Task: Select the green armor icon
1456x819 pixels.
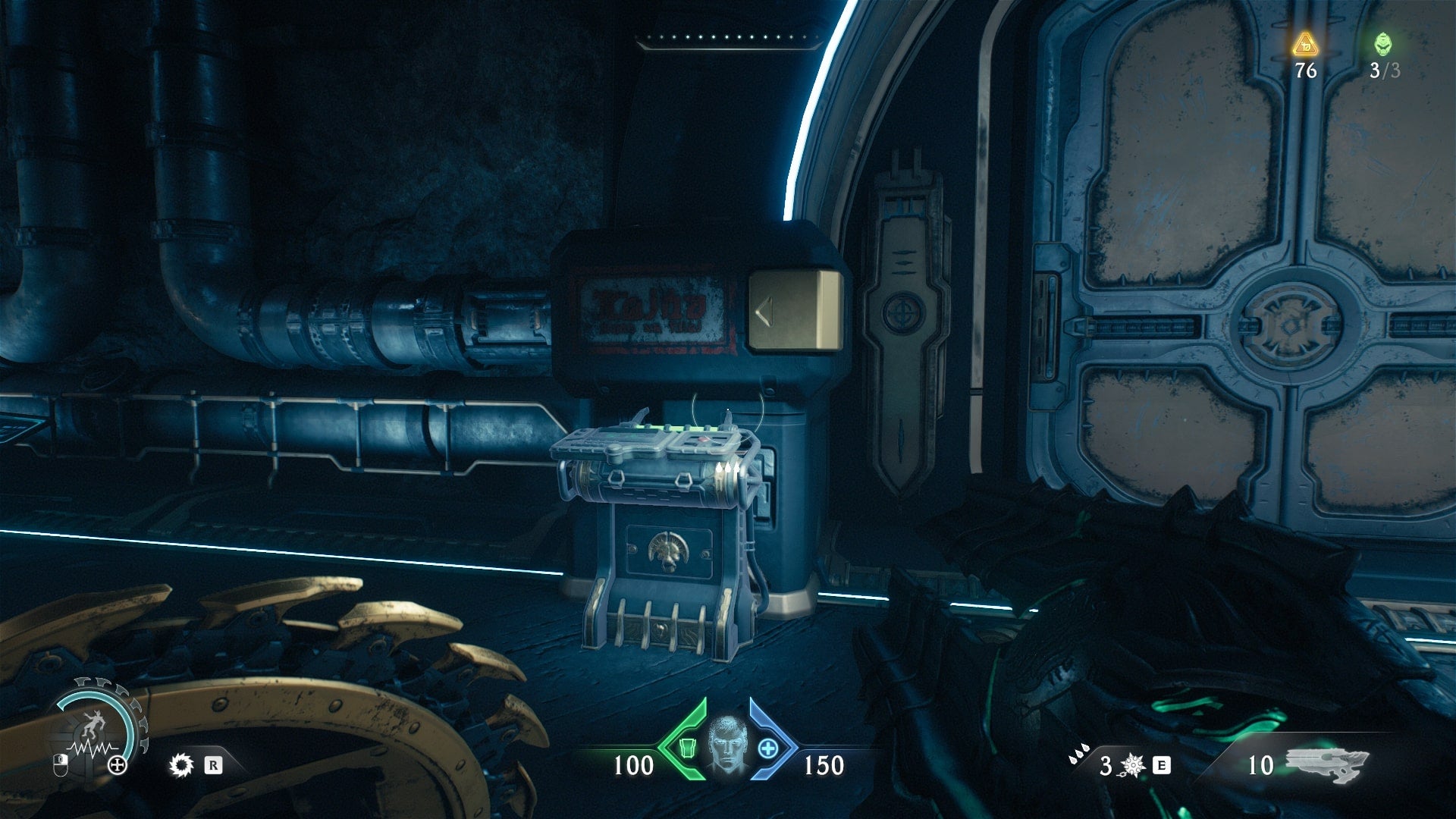Action: (x=687, y=748)
